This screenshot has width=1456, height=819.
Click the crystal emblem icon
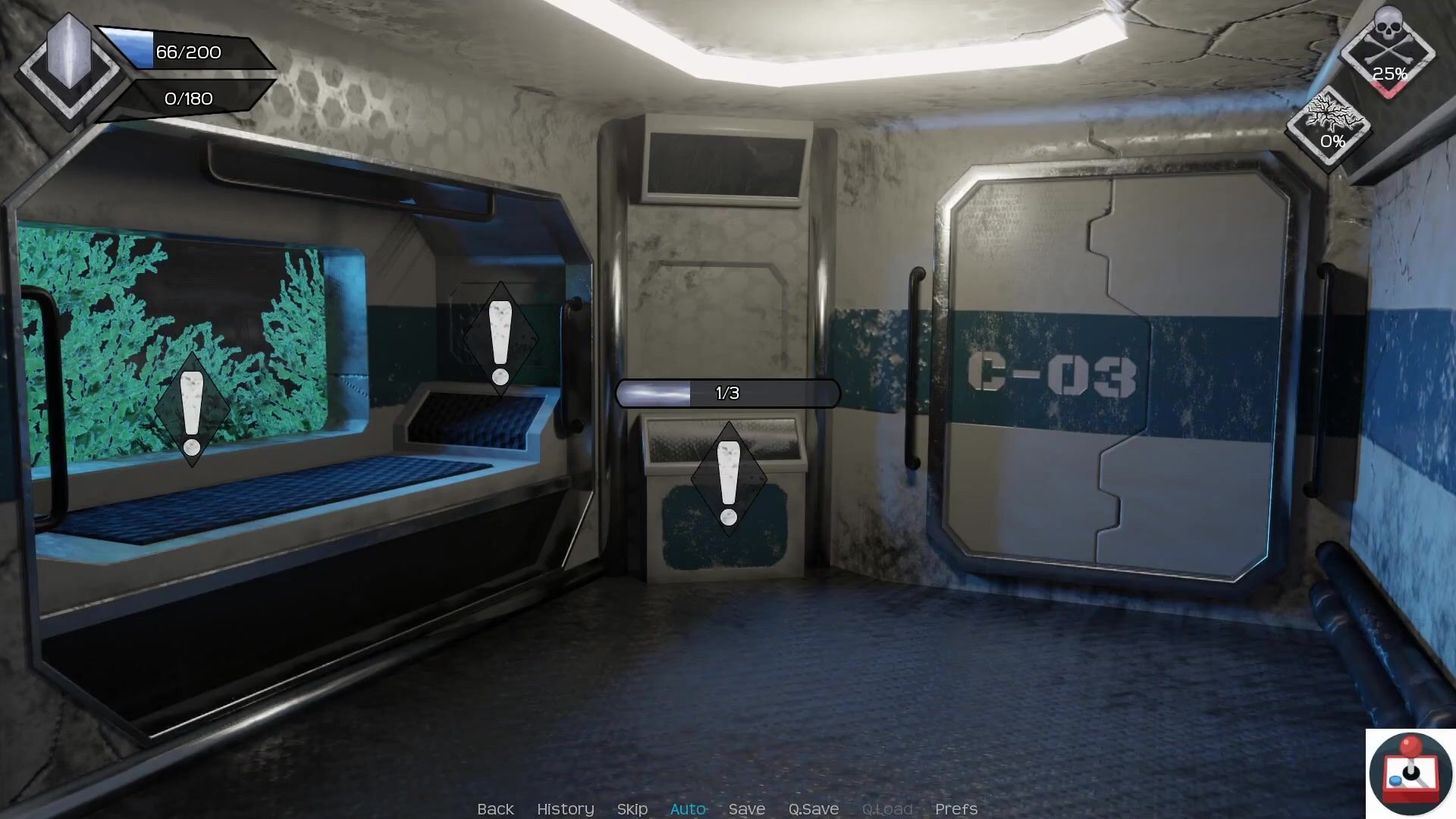(69, 64)
